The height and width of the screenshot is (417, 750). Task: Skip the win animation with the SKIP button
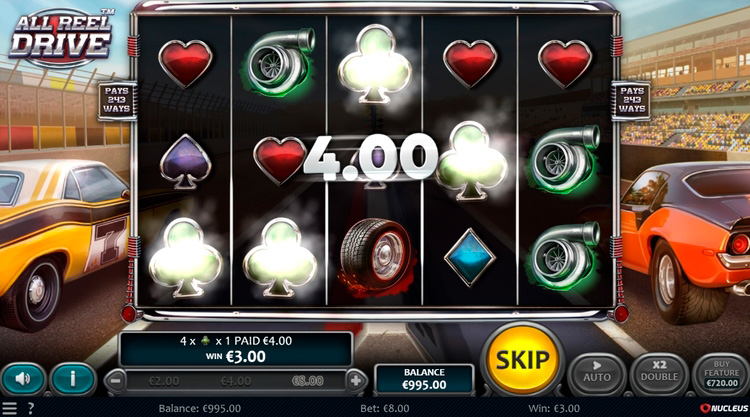click(x=521, y=359)
